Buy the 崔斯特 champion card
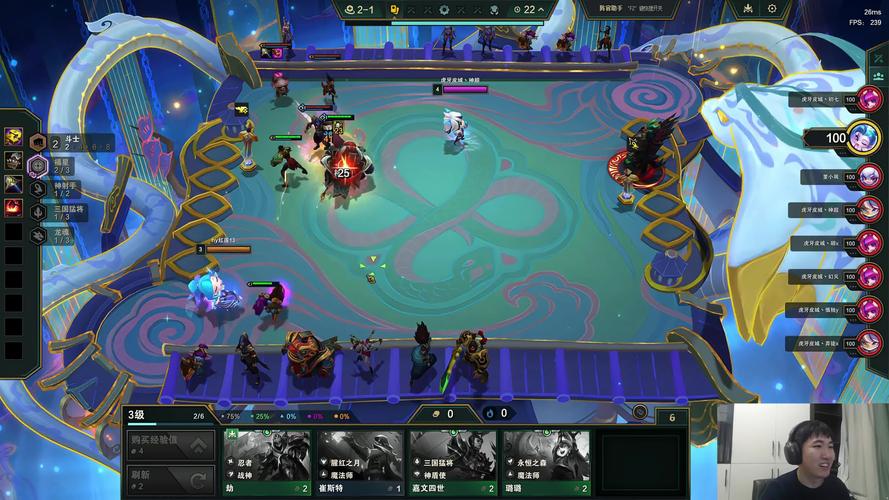This screenshot has width=889, height=500. point(361,462)
